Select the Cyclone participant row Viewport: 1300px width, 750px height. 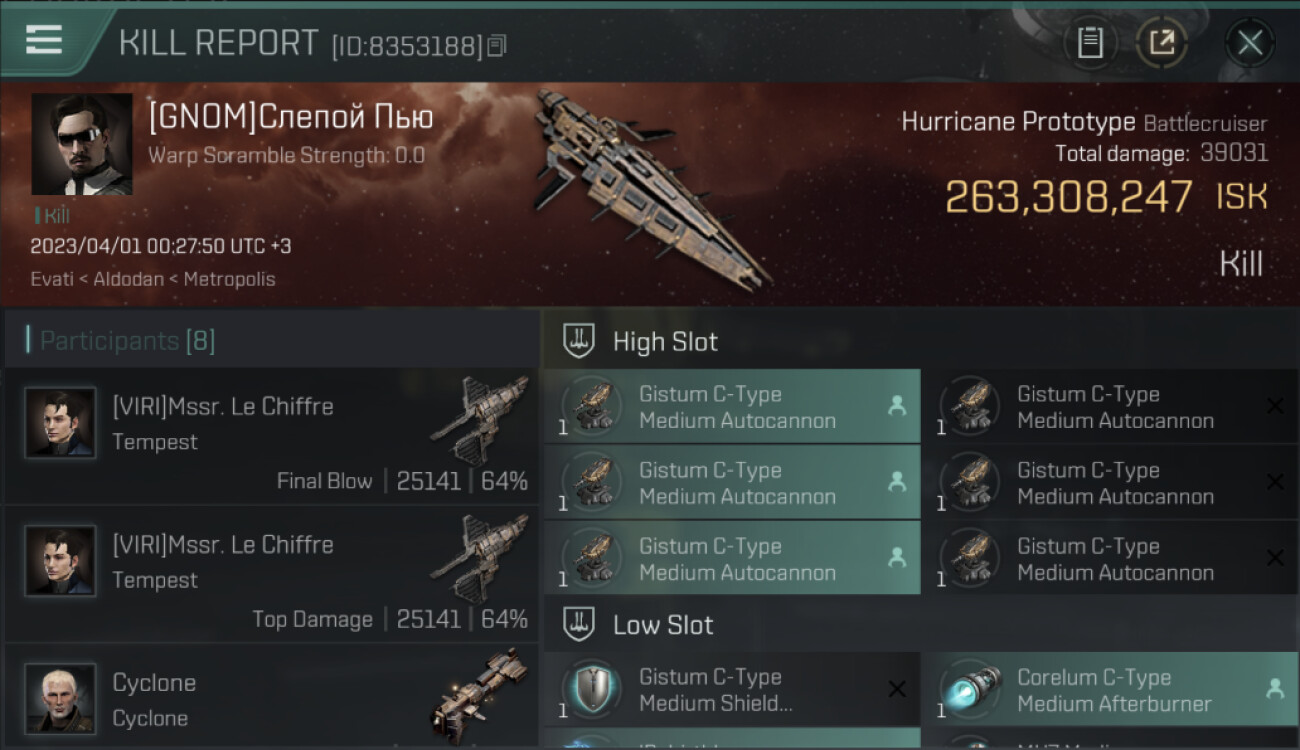271,698
